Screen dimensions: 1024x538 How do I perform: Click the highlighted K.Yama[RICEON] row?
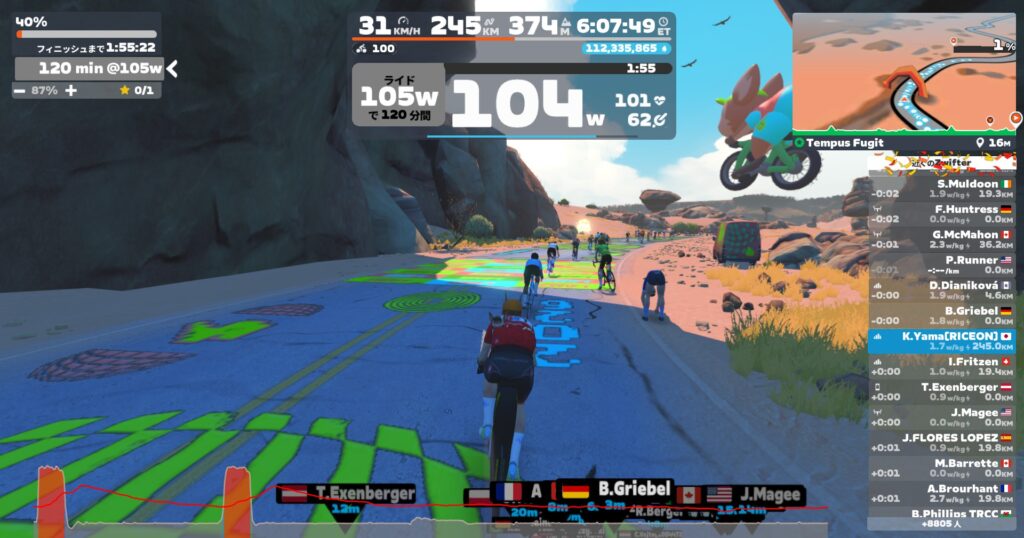[x=941, y=341]
